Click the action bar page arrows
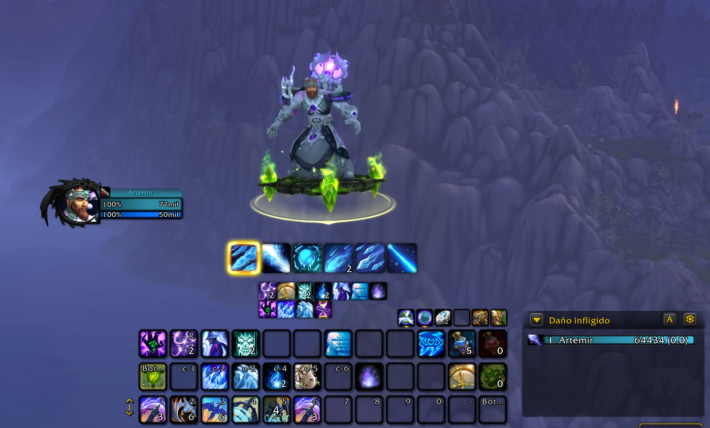Image resolution: width=710 pixels, height=428 pixels. coord(129,408)
